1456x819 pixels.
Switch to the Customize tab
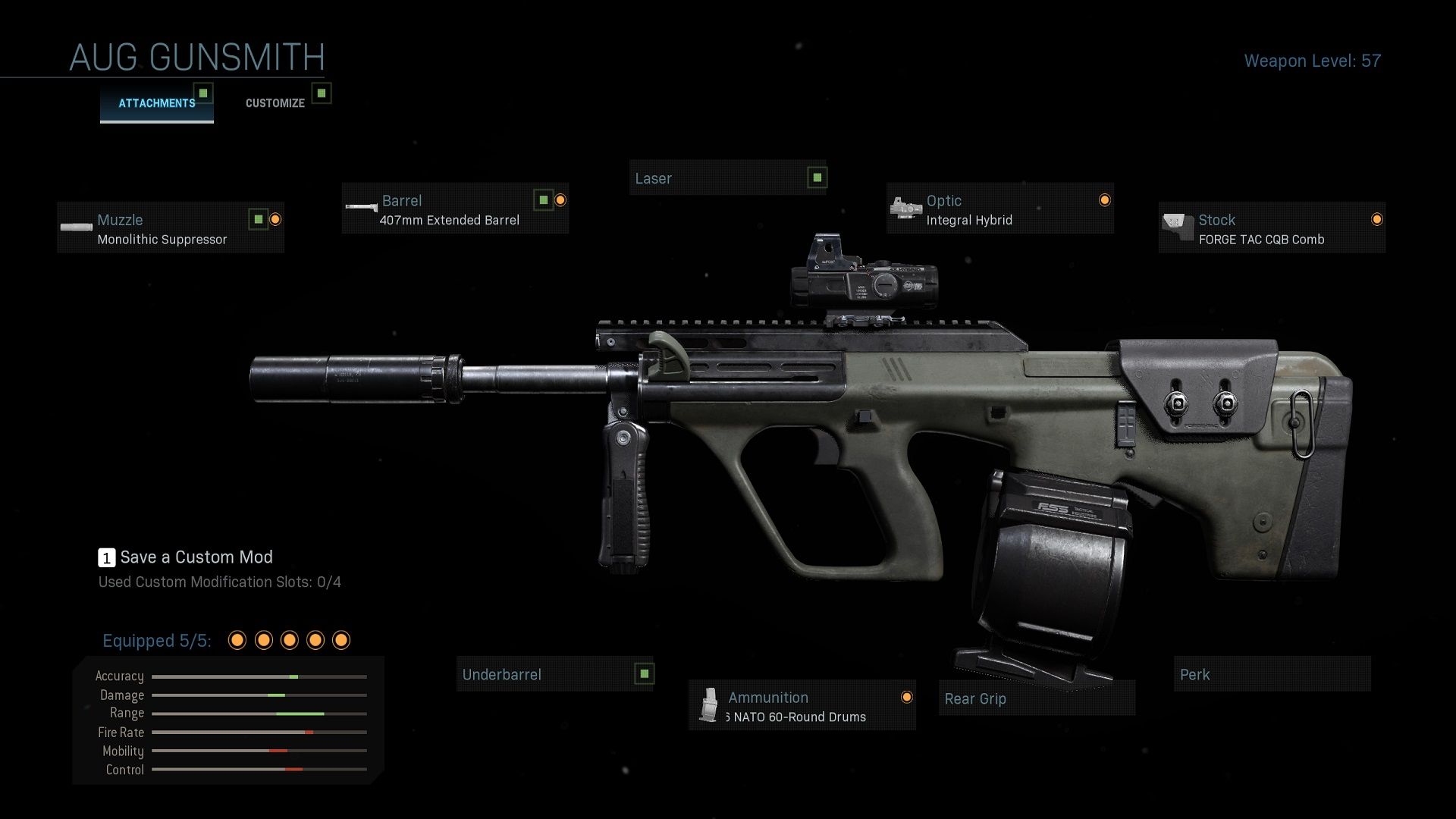tap(275, 102)
